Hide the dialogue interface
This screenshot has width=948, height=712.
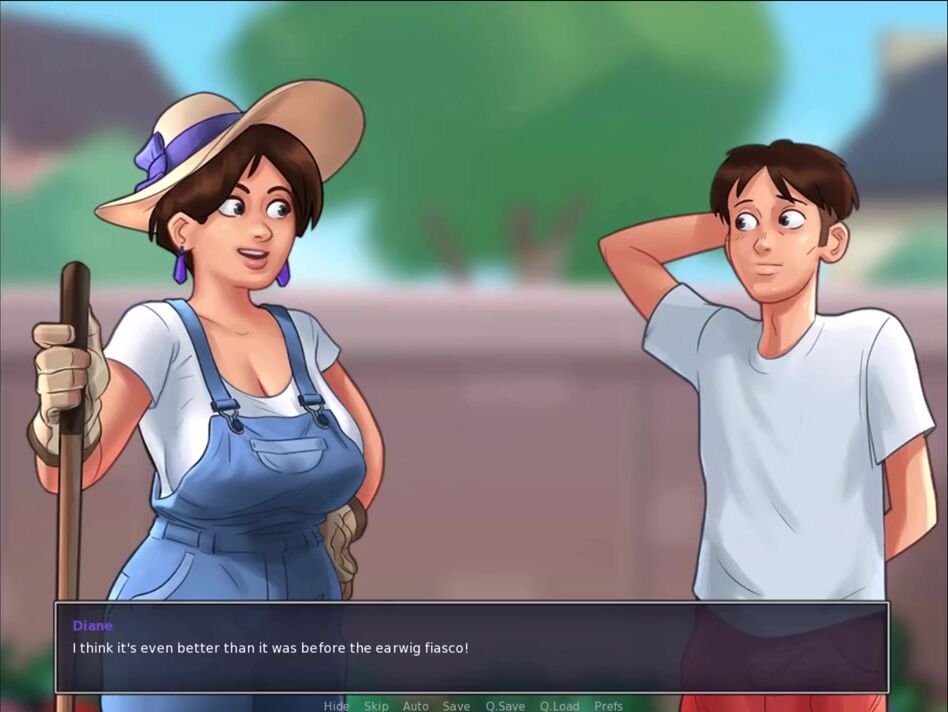tap(336, 706)
